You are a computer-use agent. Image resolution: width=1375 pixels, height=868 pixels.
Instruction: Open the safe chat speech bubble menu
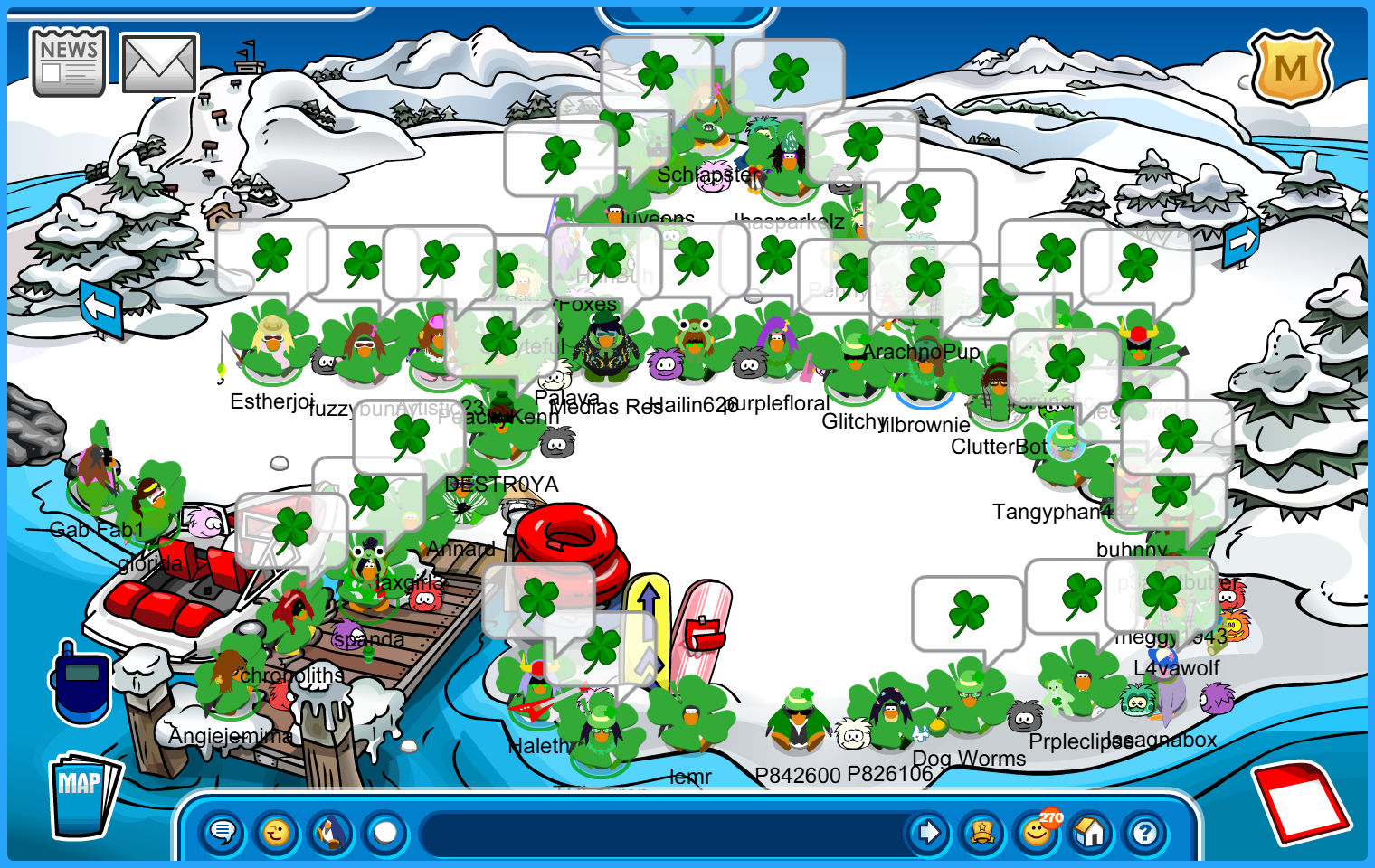coord(223,832)
